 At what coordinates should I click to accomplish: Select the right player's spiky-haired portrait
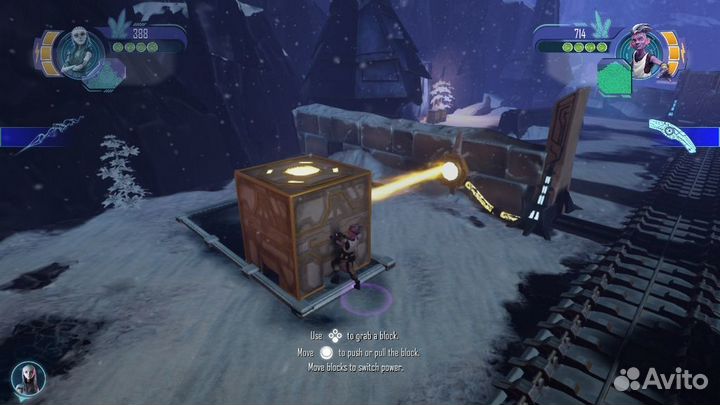coord(641,53)
